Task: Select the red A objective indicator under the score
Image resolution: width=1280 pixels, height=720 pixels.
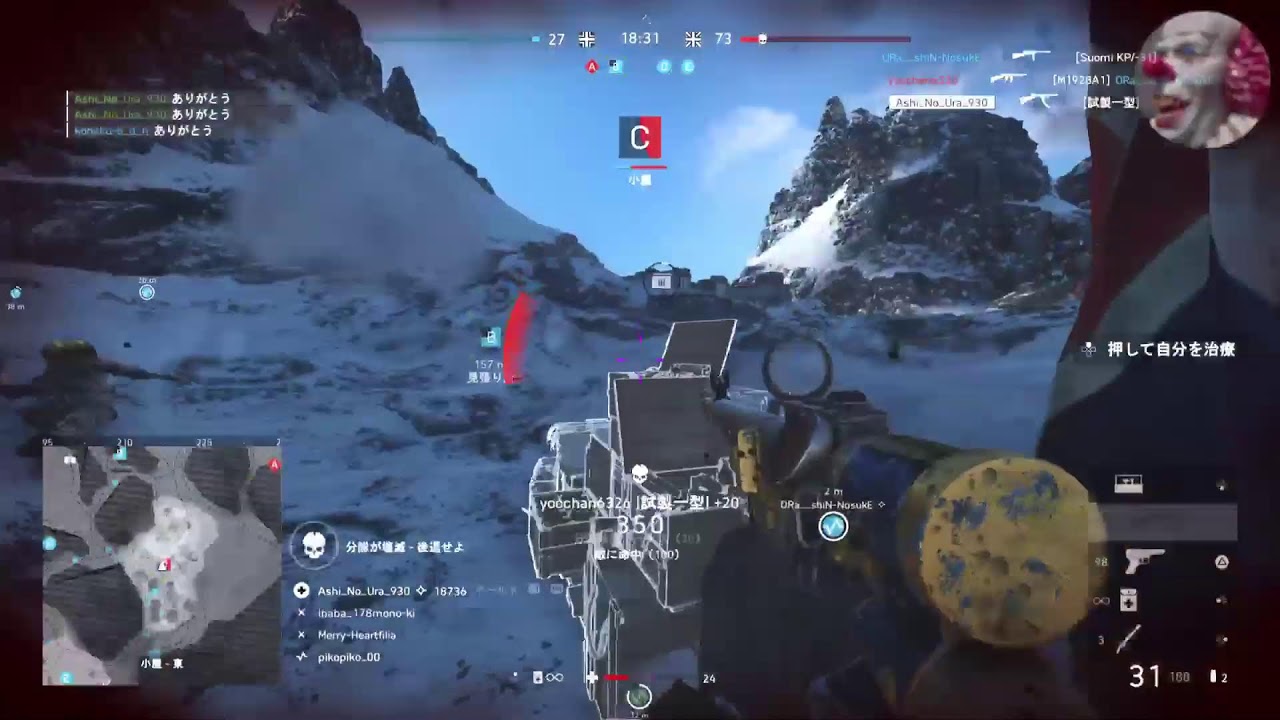Action: click(x=592, y=67)
